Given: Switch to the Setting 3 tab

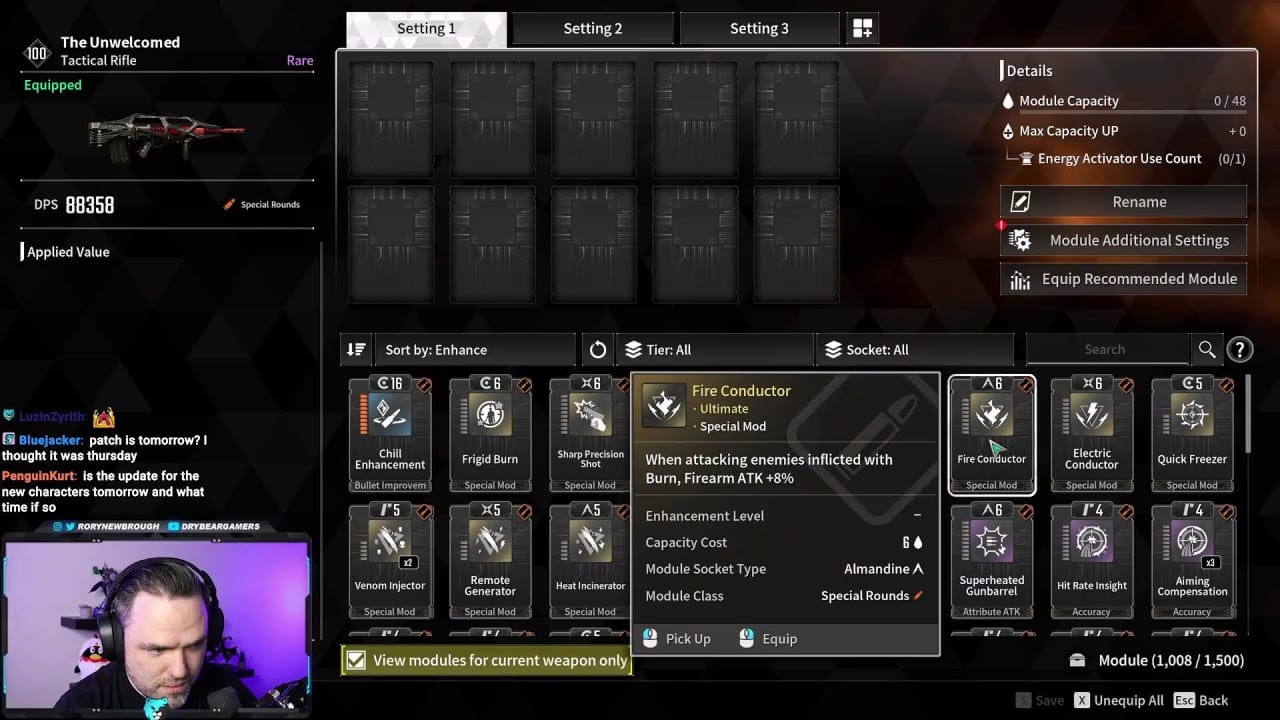Looking at the screenshot, I should [x=760, y=27].
